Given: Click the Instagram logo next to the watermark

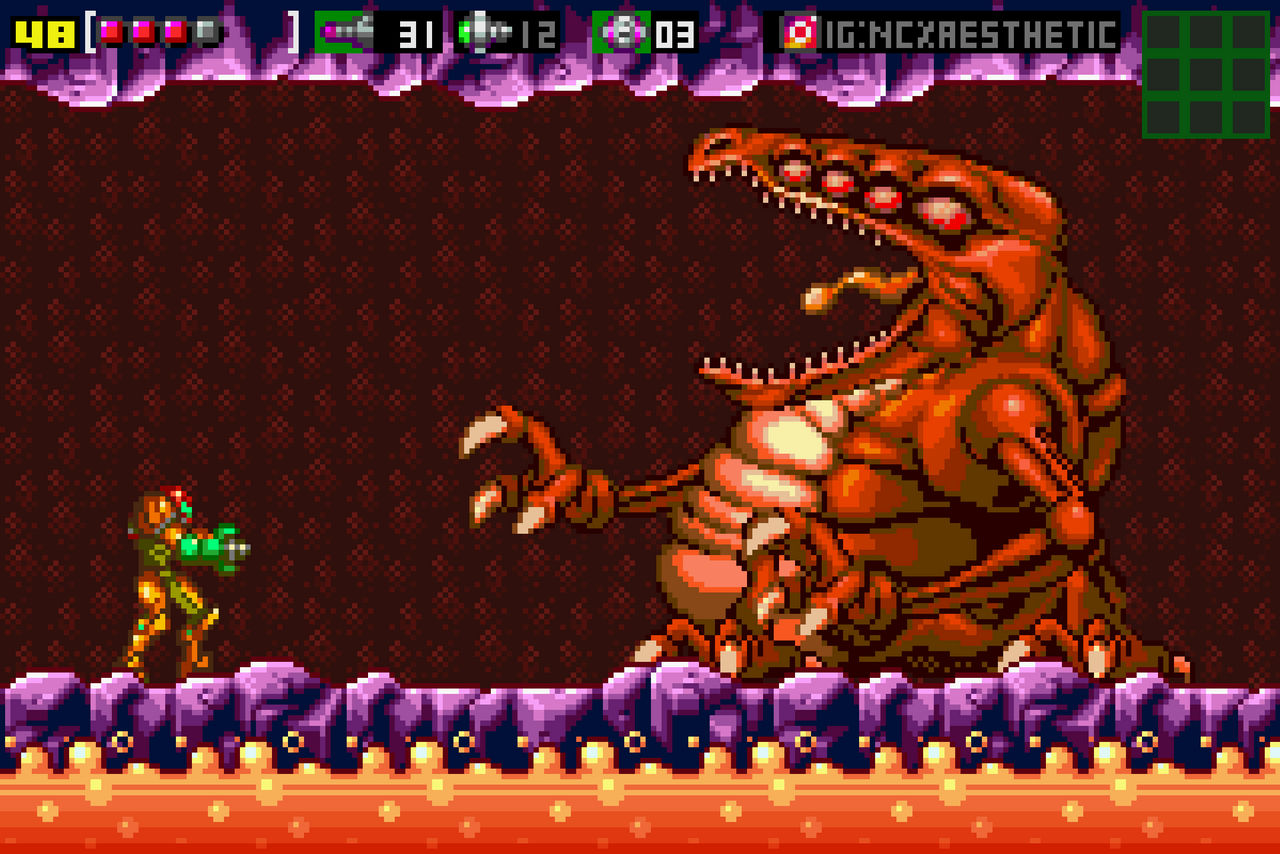Looking at the screenshot, I should pos(800,30).
